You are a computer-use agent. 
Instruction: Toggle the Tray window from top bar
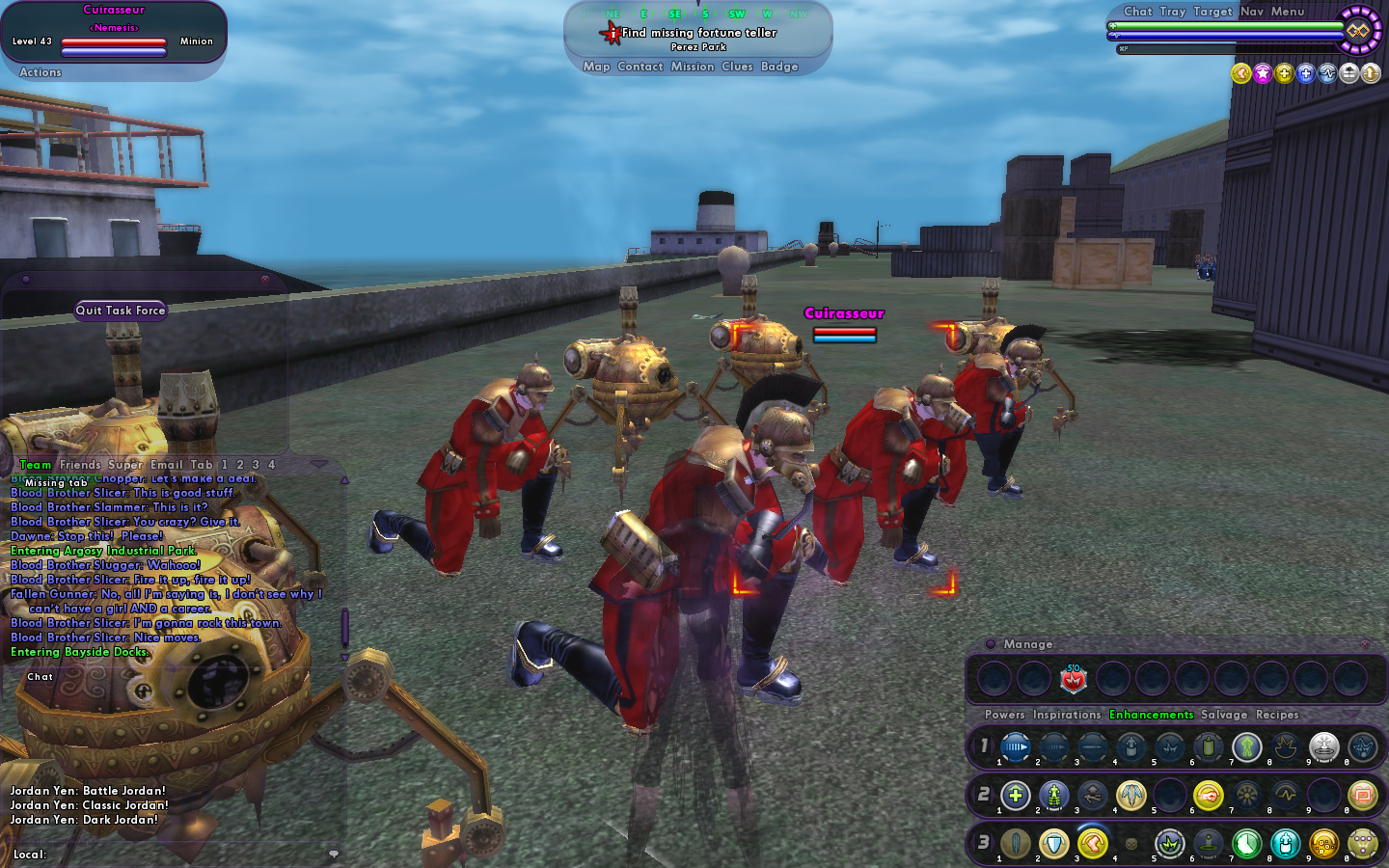(x=1172, y=12)
